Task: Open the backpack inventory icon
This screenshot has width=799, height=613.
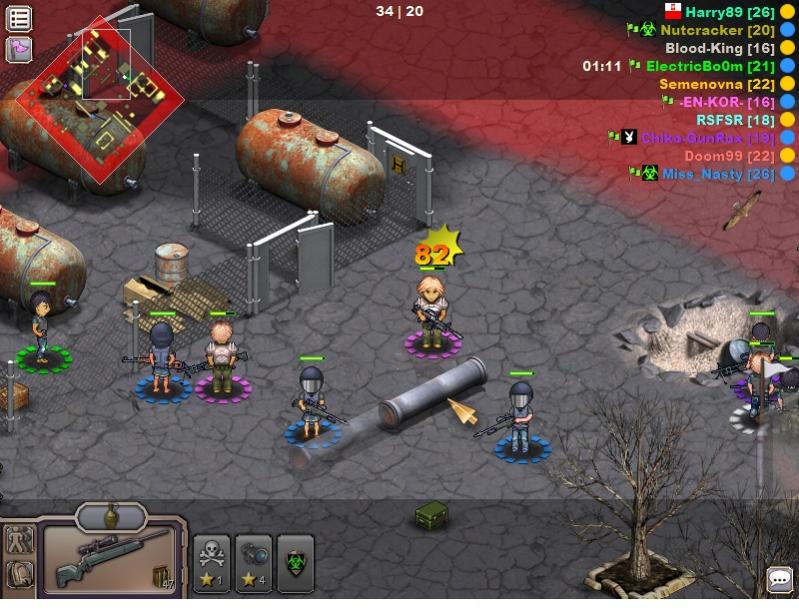Action: (20, 575)
